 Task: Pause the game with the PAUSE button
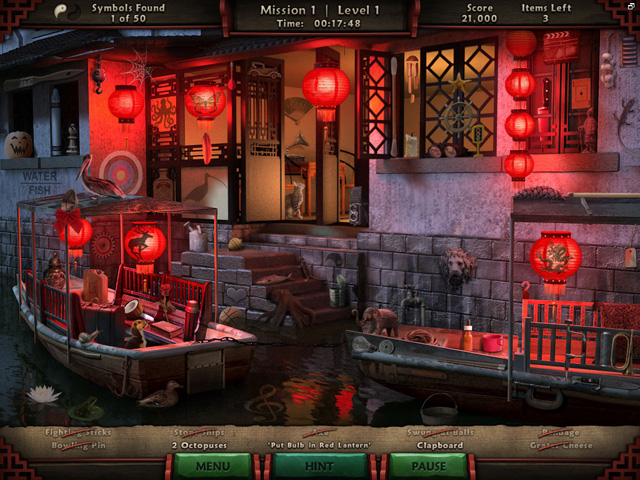coord(427,465)
